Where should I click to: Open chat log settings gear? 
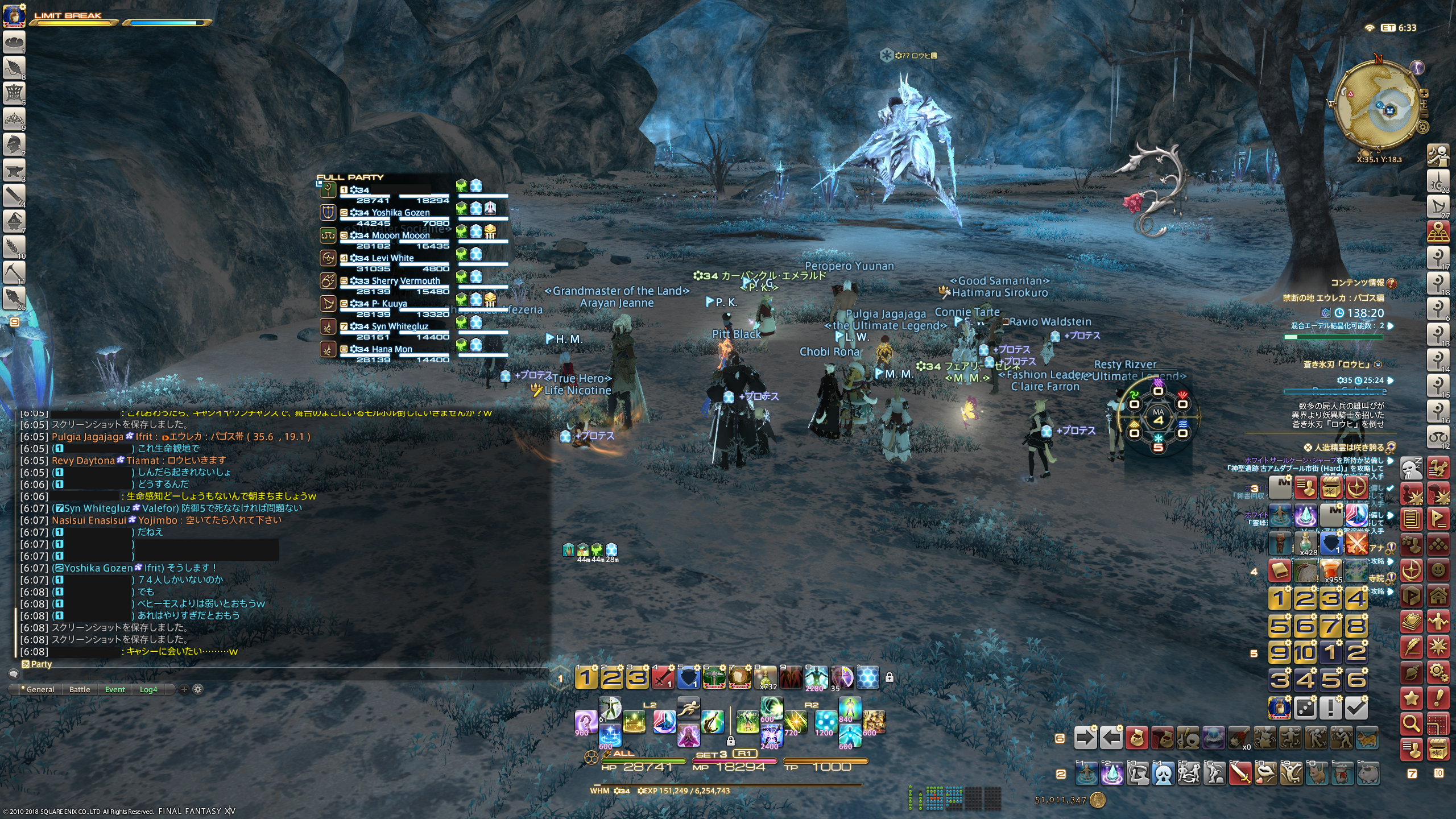tap(198, 689)
